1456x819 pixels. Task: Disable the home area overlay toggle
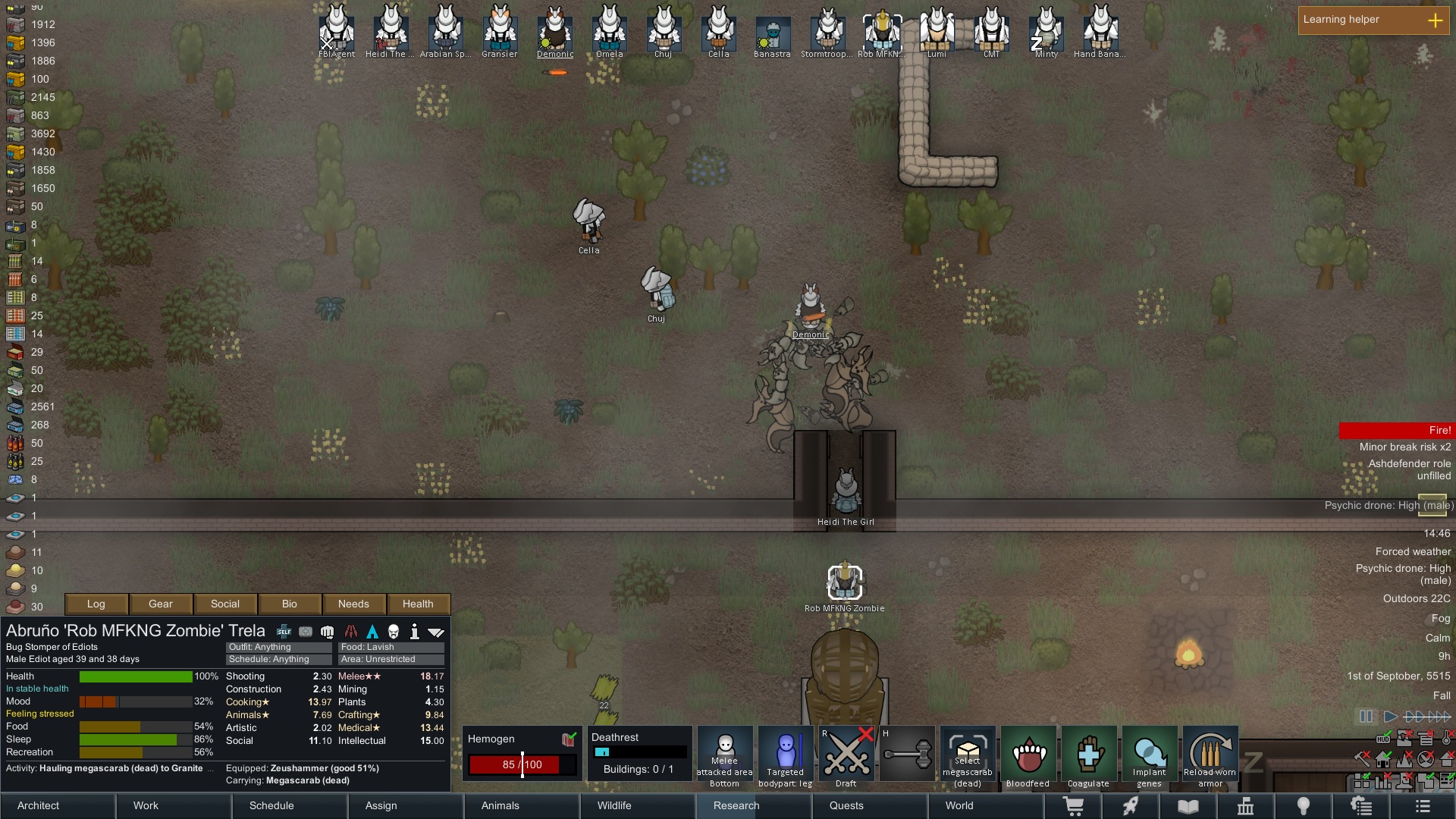tap(1382, 760)
